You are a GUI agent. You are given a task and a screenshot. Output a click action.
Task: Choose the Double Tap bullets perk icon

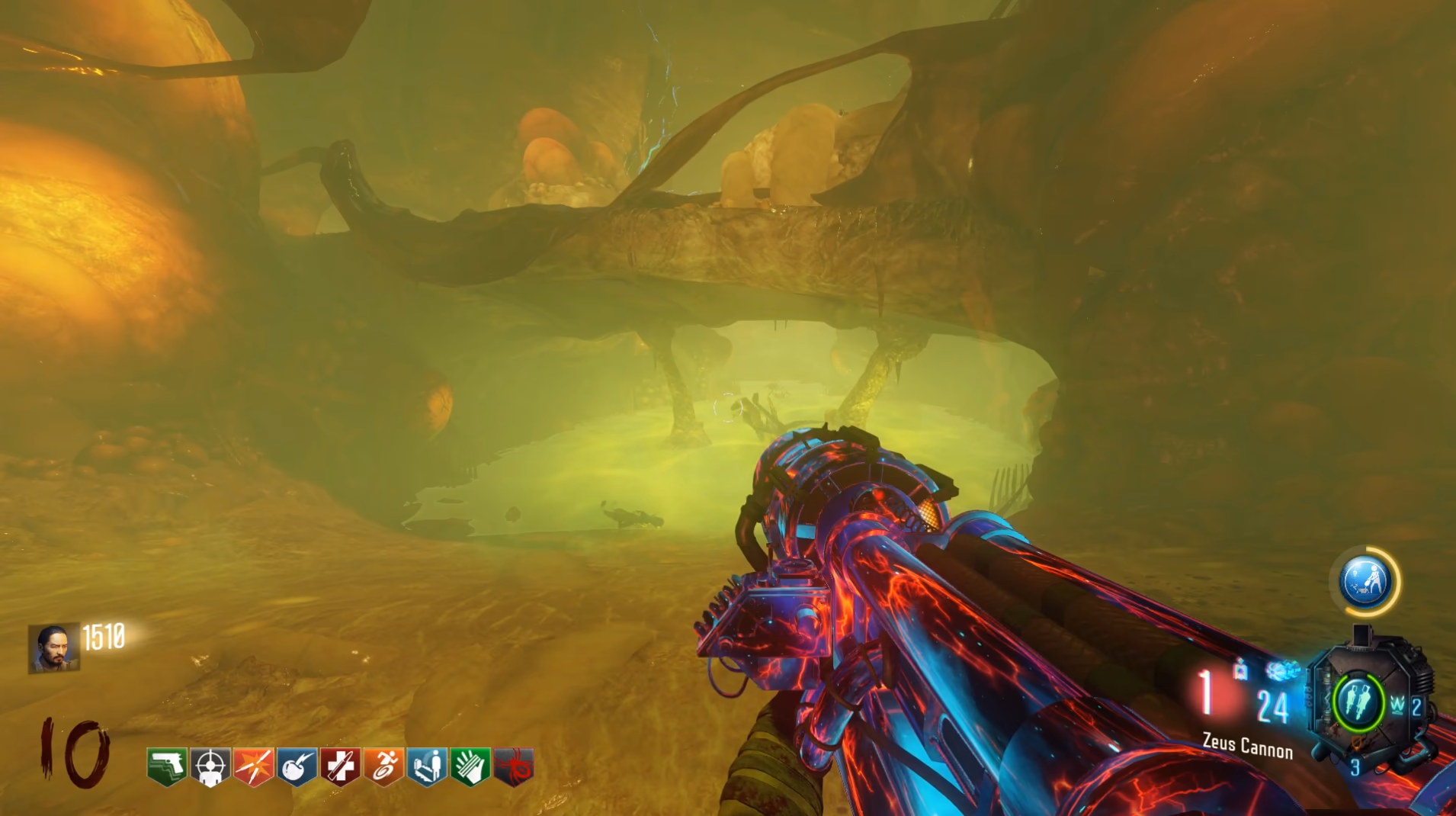point(254,766)
